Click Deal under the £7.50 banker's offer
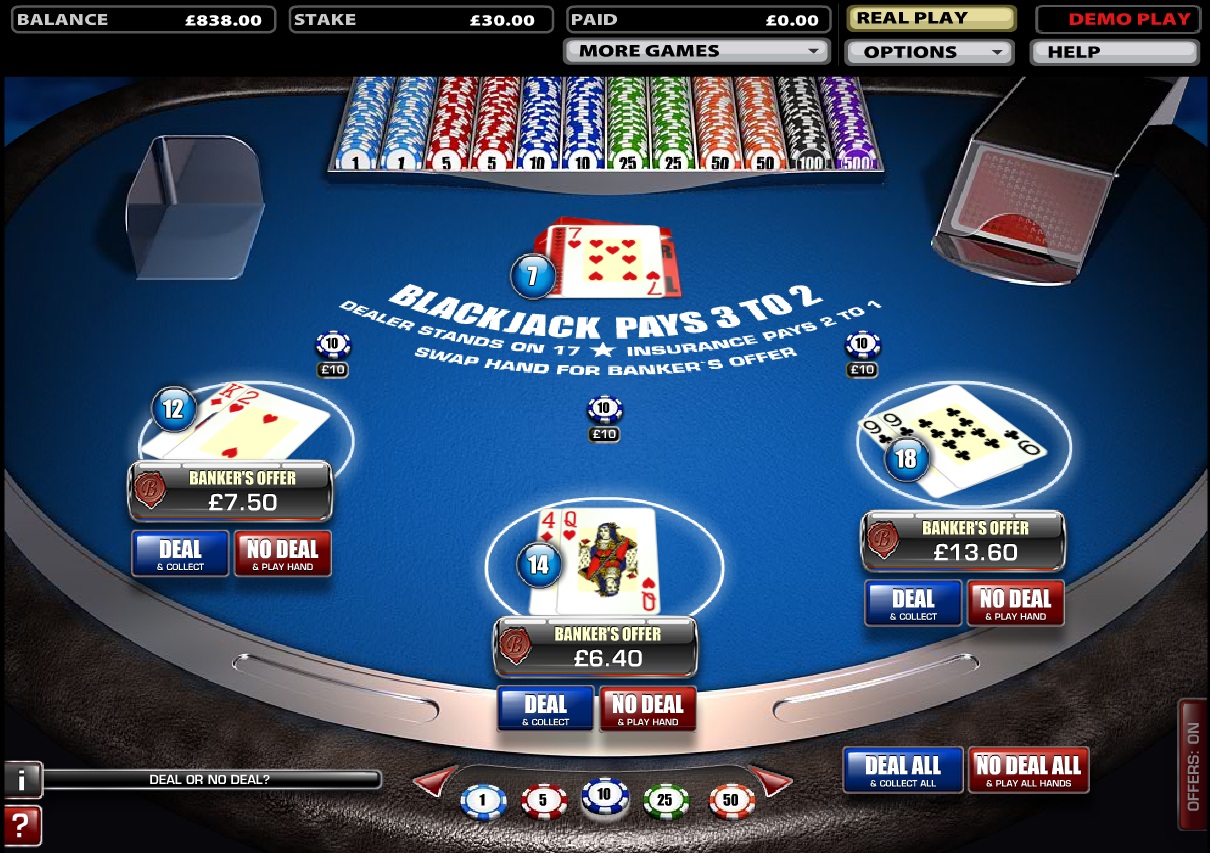Image resolution: width=1210 pixels, height=853 pixels. [181, 553]
